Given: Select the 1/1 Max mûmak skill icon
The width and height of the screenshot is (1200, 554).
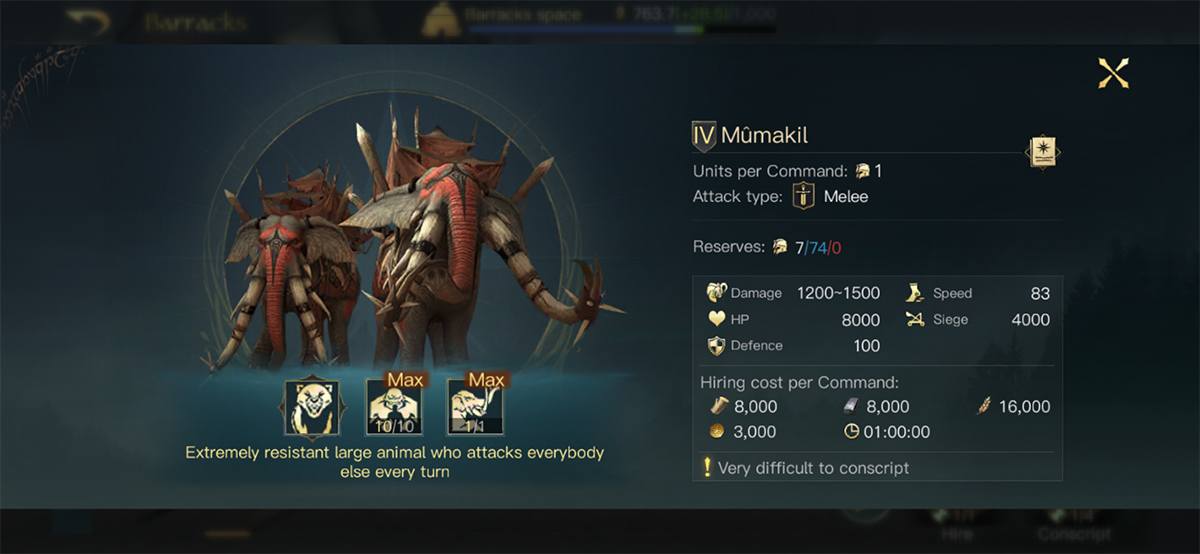Looking at the screenshot, I should pos(475,407).
